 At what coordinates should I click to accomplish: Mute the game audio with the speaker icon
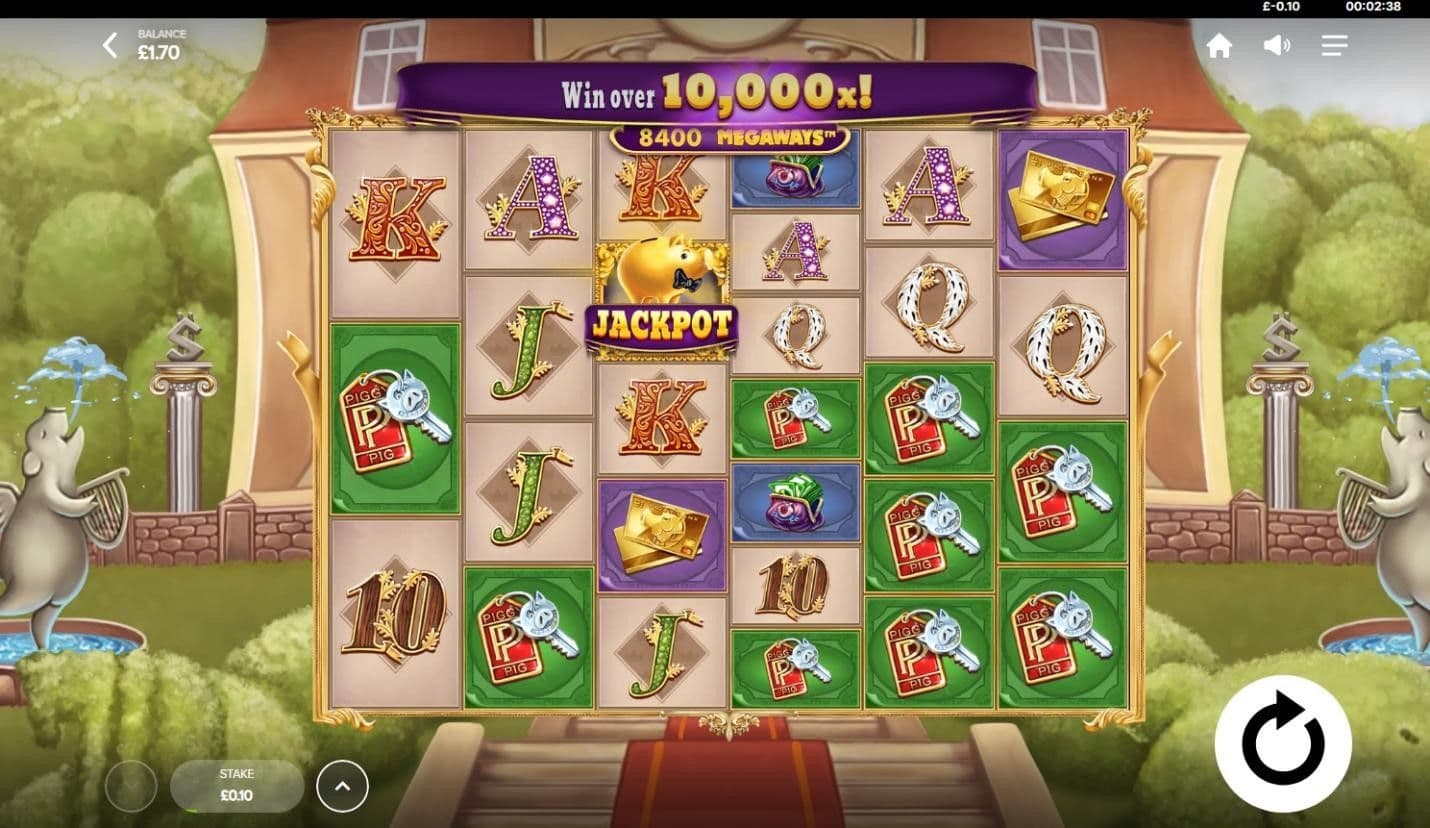coord(1276,45)
